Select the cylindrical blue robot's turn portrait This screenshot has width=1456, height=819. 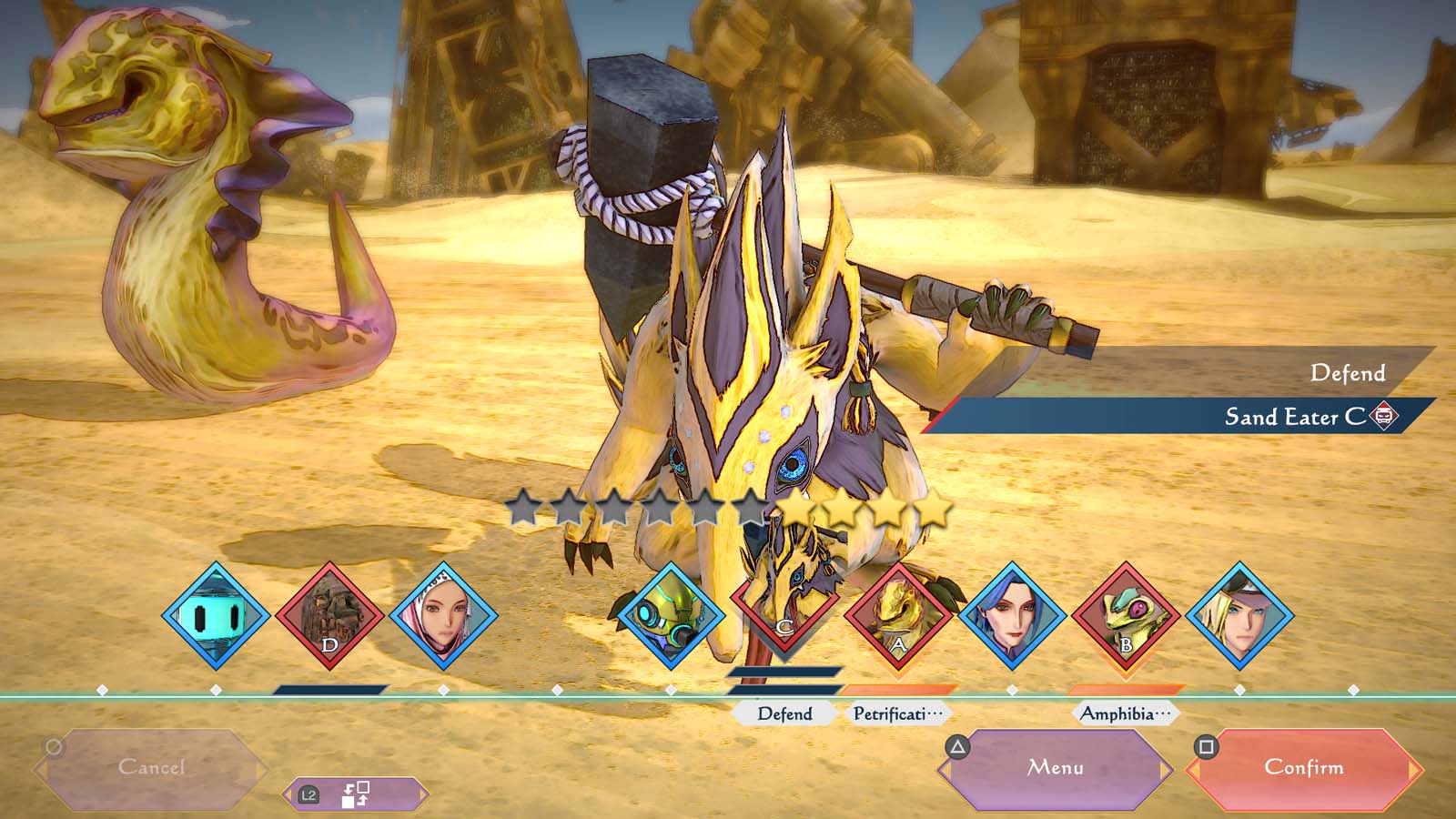coord(218,616)
